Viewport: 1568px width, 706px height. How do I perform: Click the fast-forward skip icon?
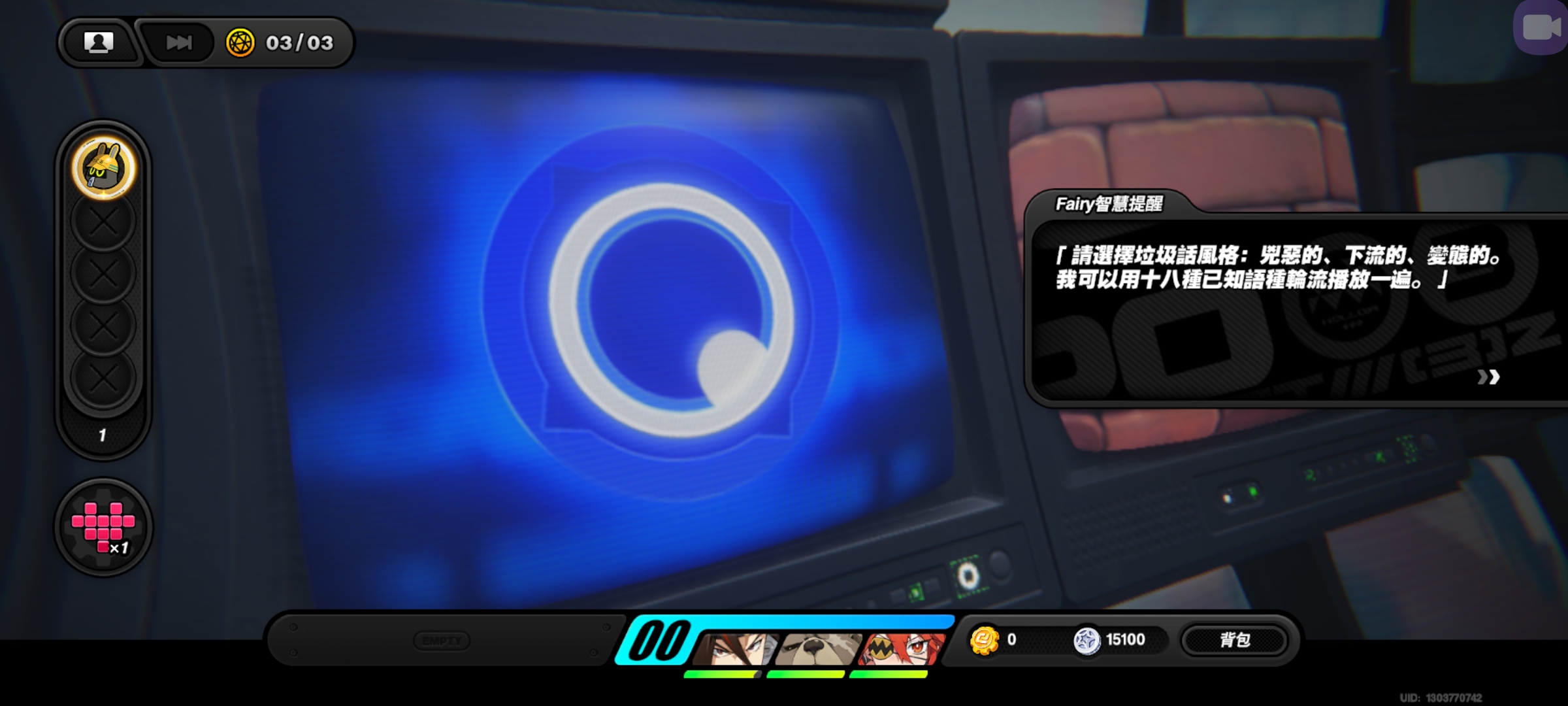(x=179, y=42)
